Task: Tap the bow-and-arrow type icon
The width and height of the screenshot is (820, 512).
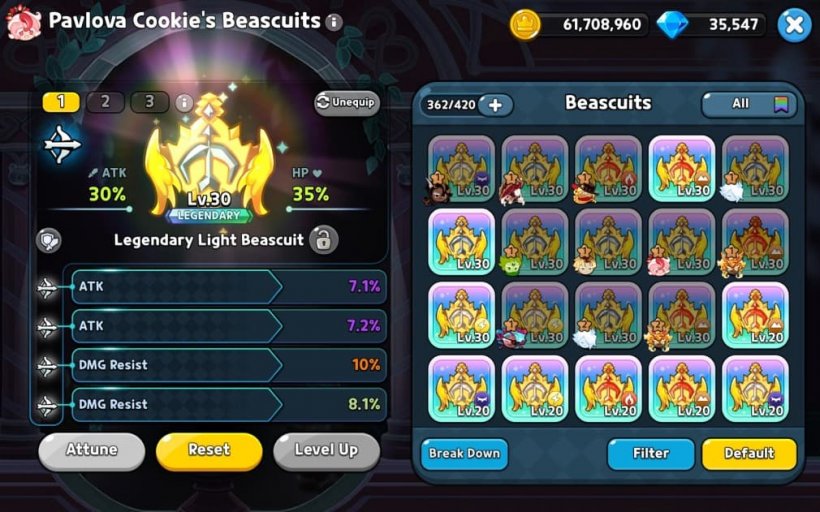Action: (x=62, y=146)
